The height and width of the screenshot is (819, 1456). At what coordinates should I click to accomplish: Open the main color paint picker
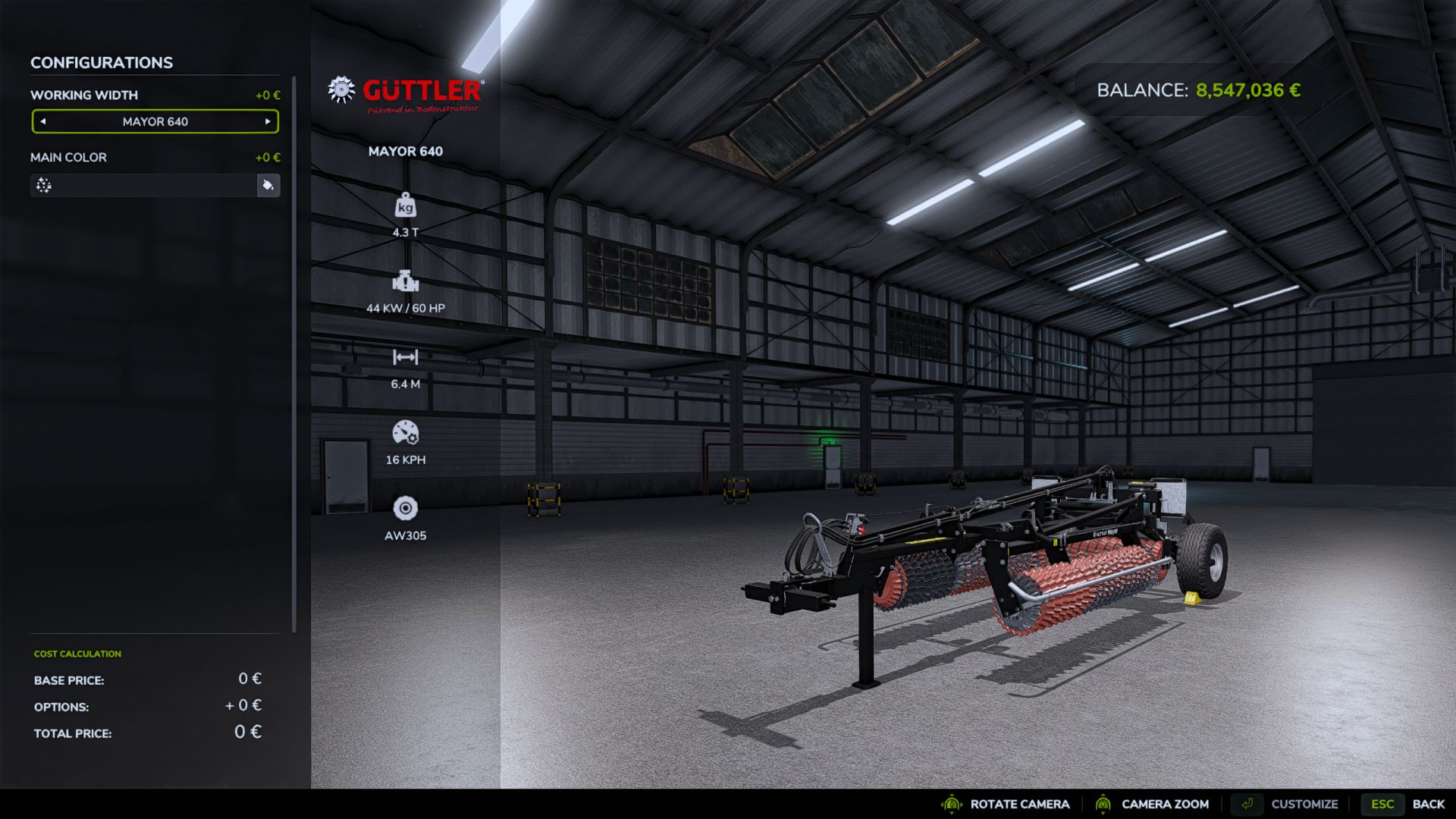268,185
